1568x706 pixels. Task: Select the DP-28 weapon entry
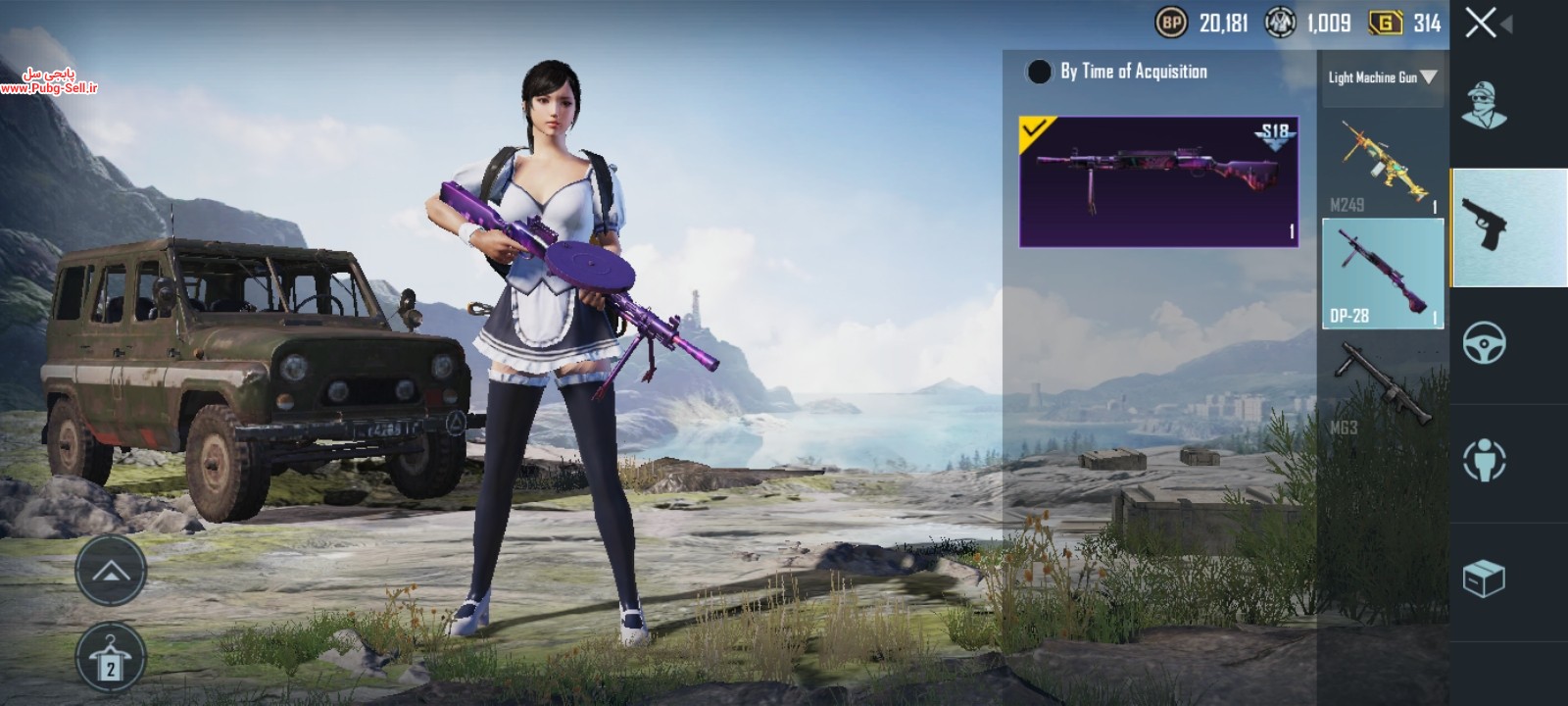(1383, 274)
